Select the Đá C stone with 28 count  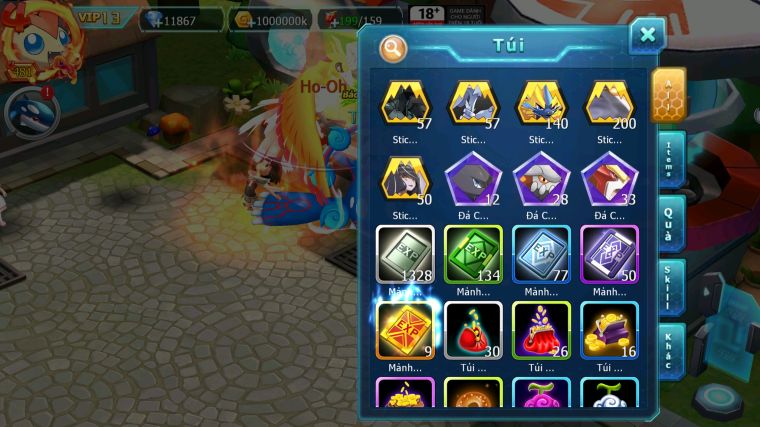(x=541, y=179)
